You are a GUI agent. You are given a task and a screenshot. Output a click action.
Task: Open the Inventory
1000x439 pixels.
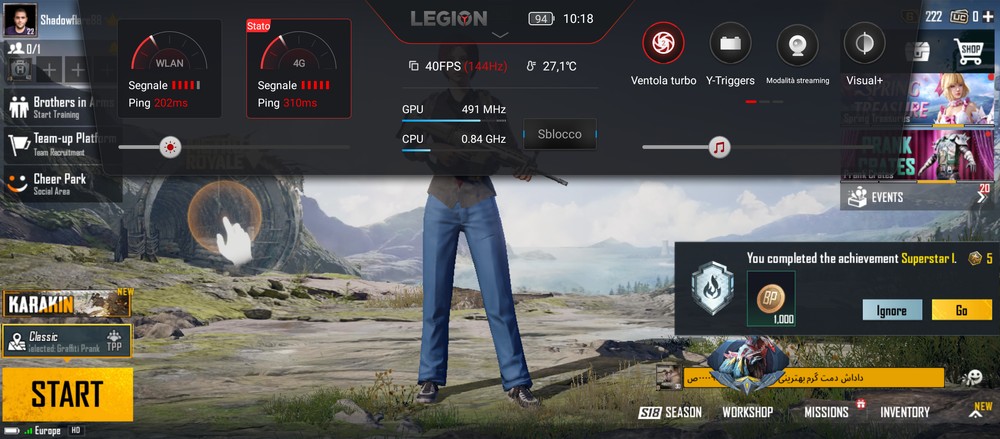(x=904, y=412)
